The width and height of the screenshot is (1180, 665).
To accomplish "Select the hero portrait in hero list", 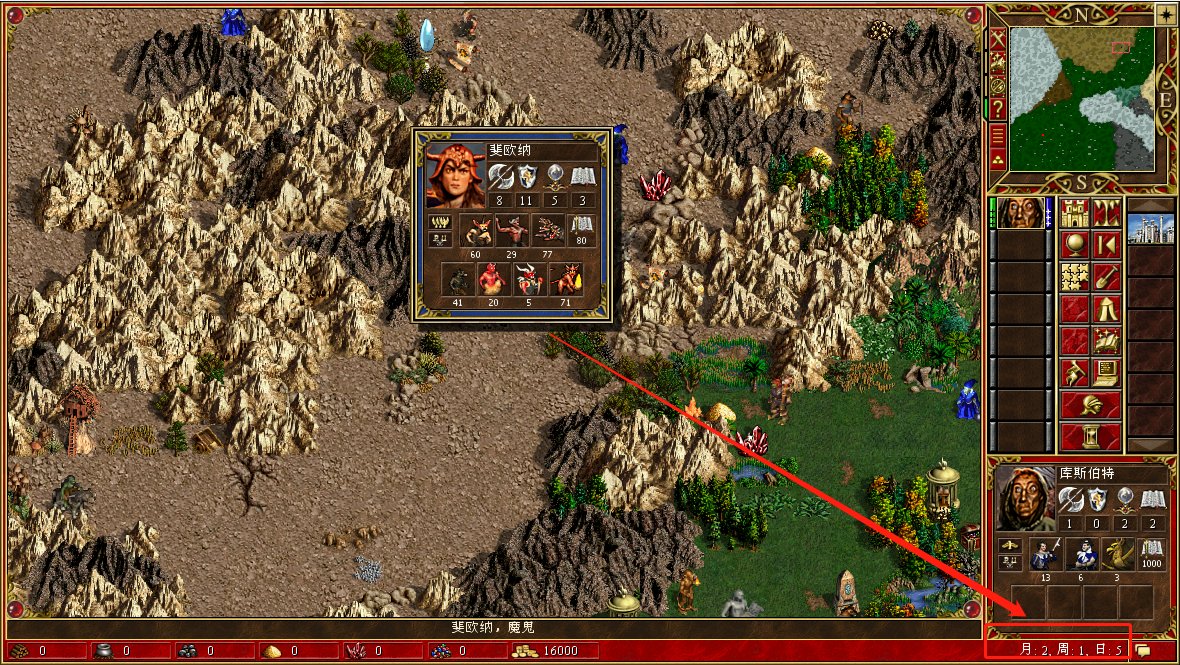I will click(1020, 213).
